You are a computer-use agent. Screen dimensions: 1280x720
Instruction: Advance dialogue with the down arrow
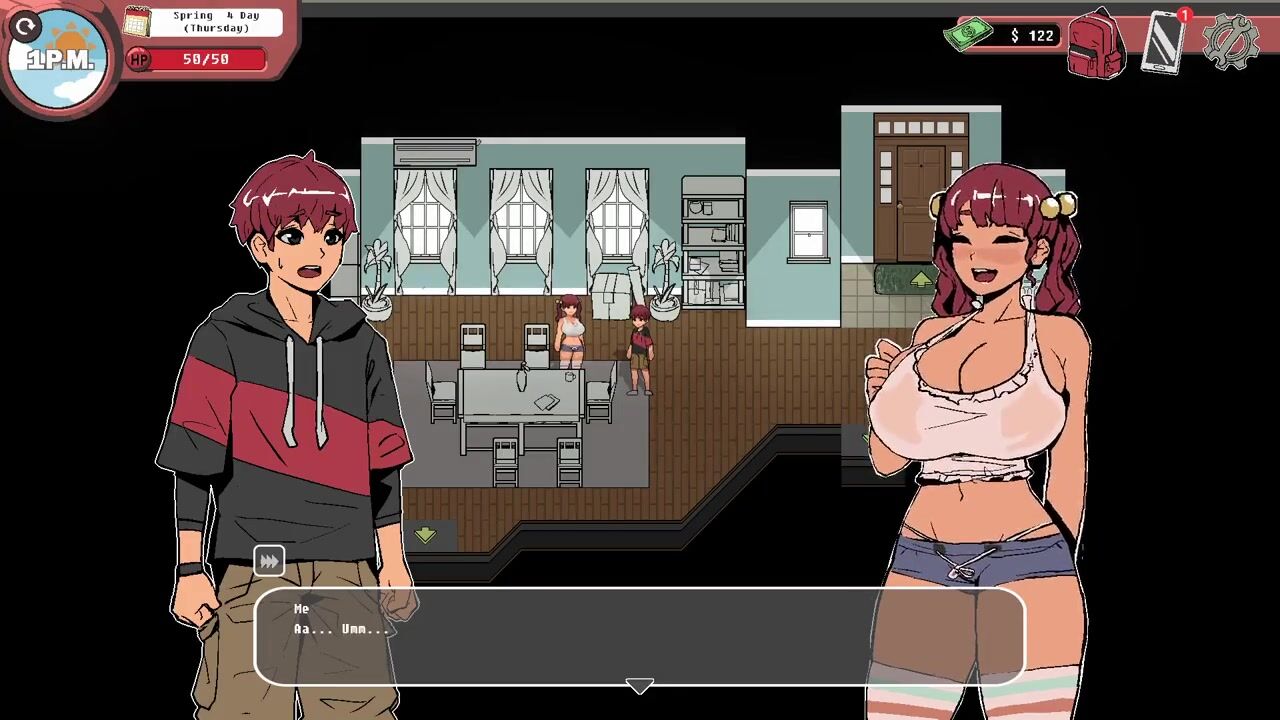click(x=639, y=686)
